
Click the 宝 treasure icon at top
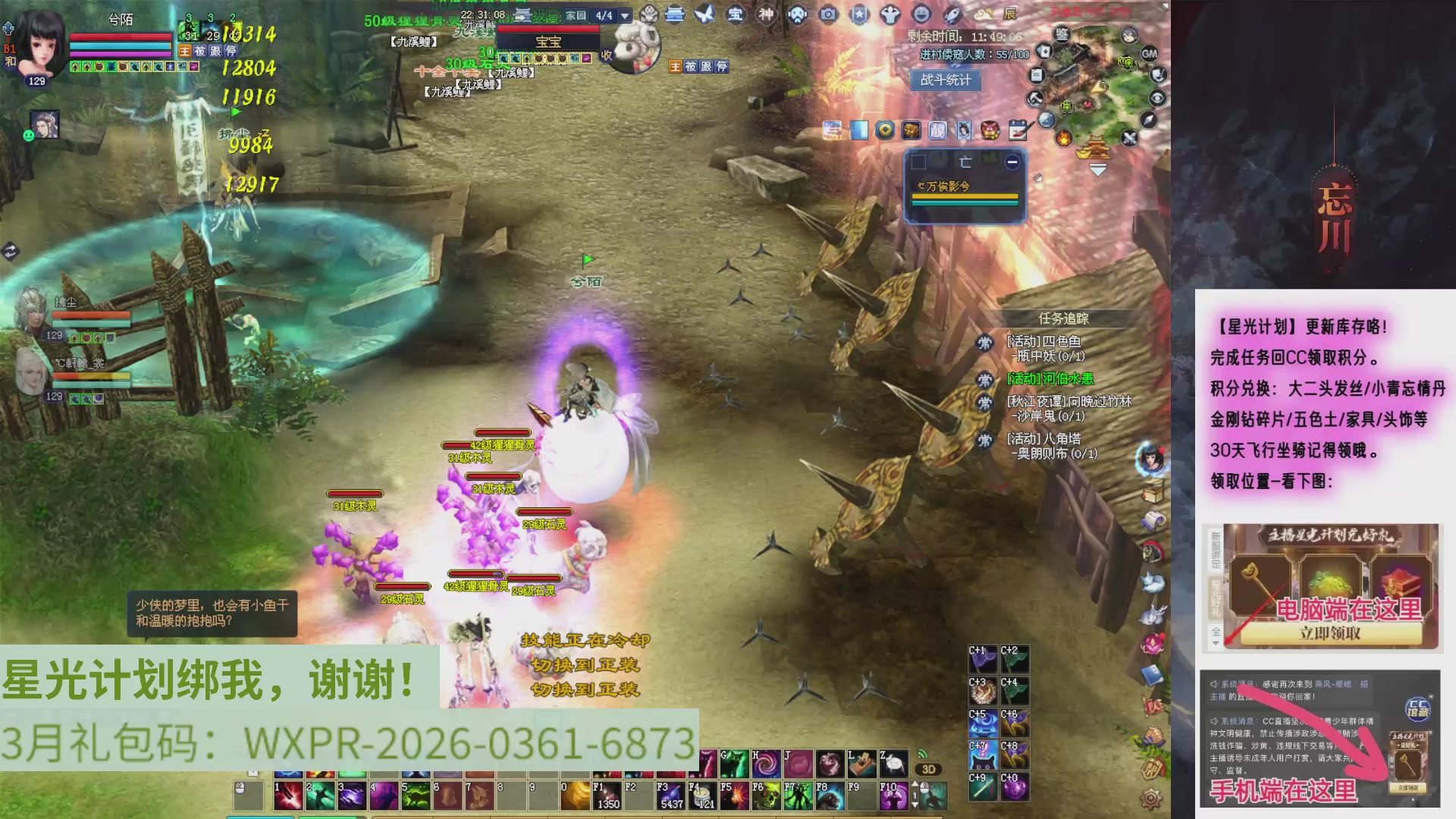click(736, 14)
